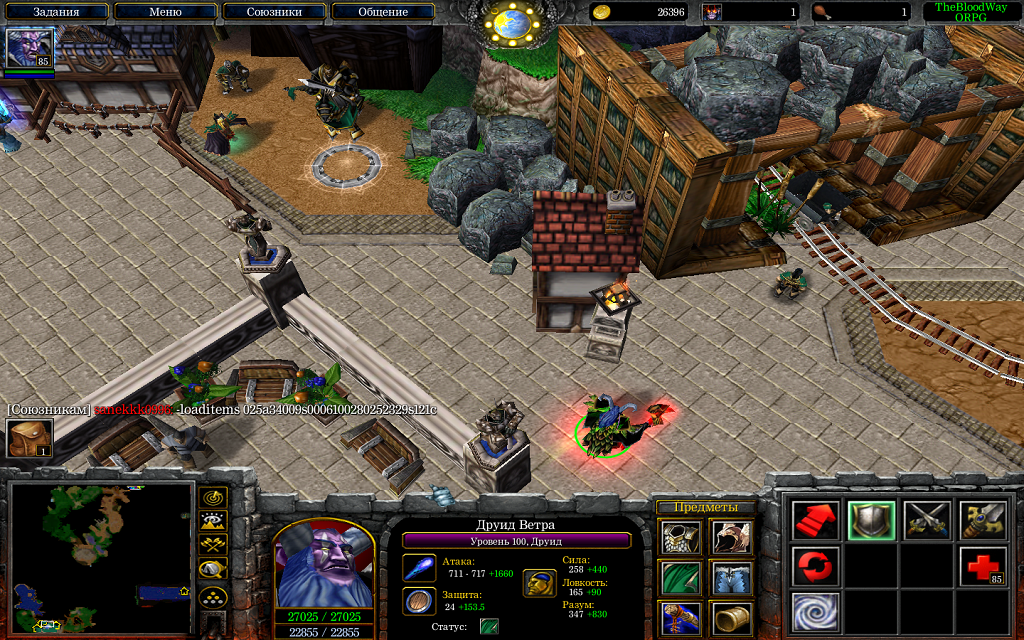The image size is (1024, 640).
Task: Toggle minimap terrain display
Action: point(213,521)
